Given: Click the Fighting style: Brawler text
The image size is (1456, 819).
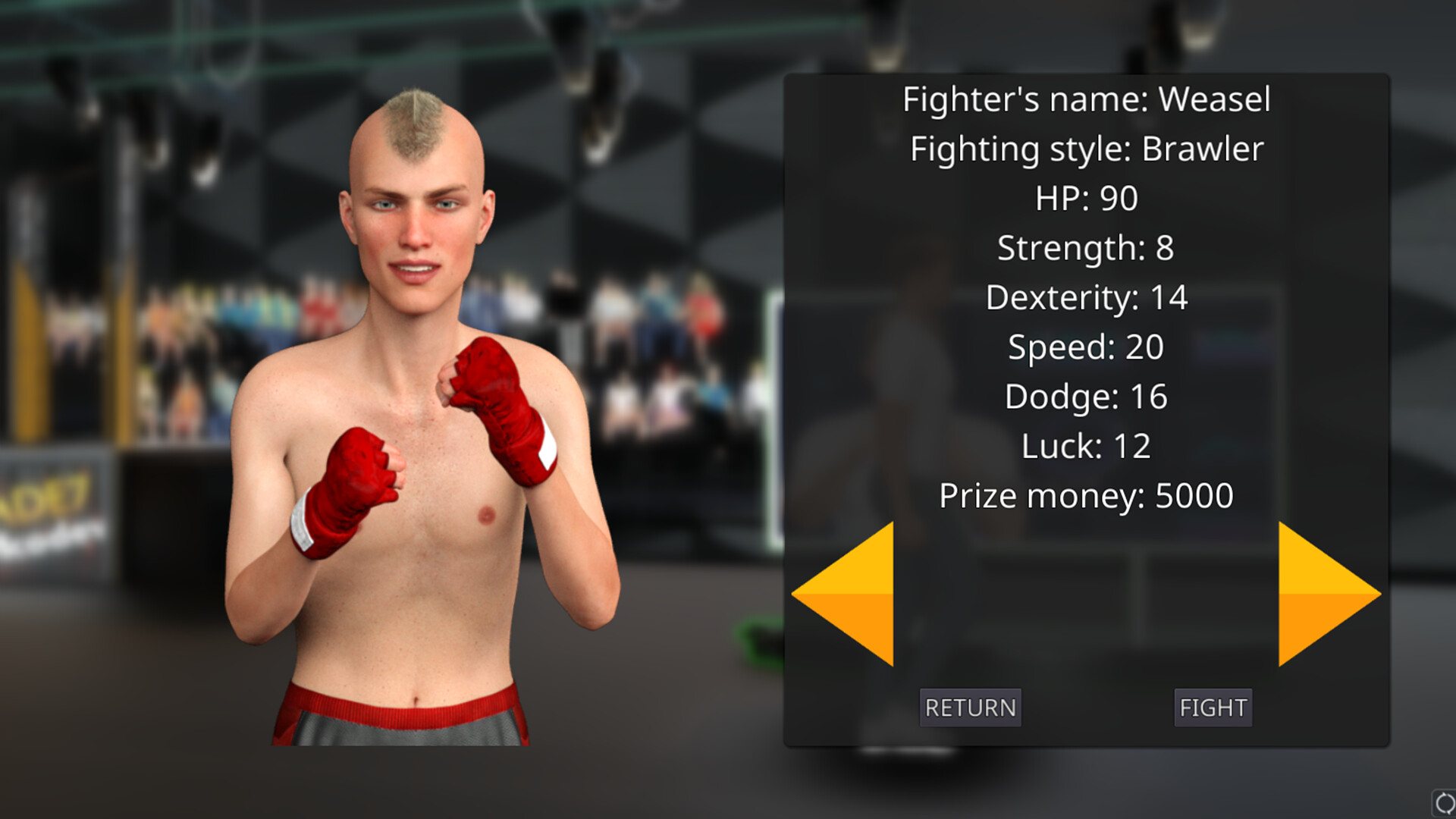Looking at the screenshot, I should (x=1087, y=149).
